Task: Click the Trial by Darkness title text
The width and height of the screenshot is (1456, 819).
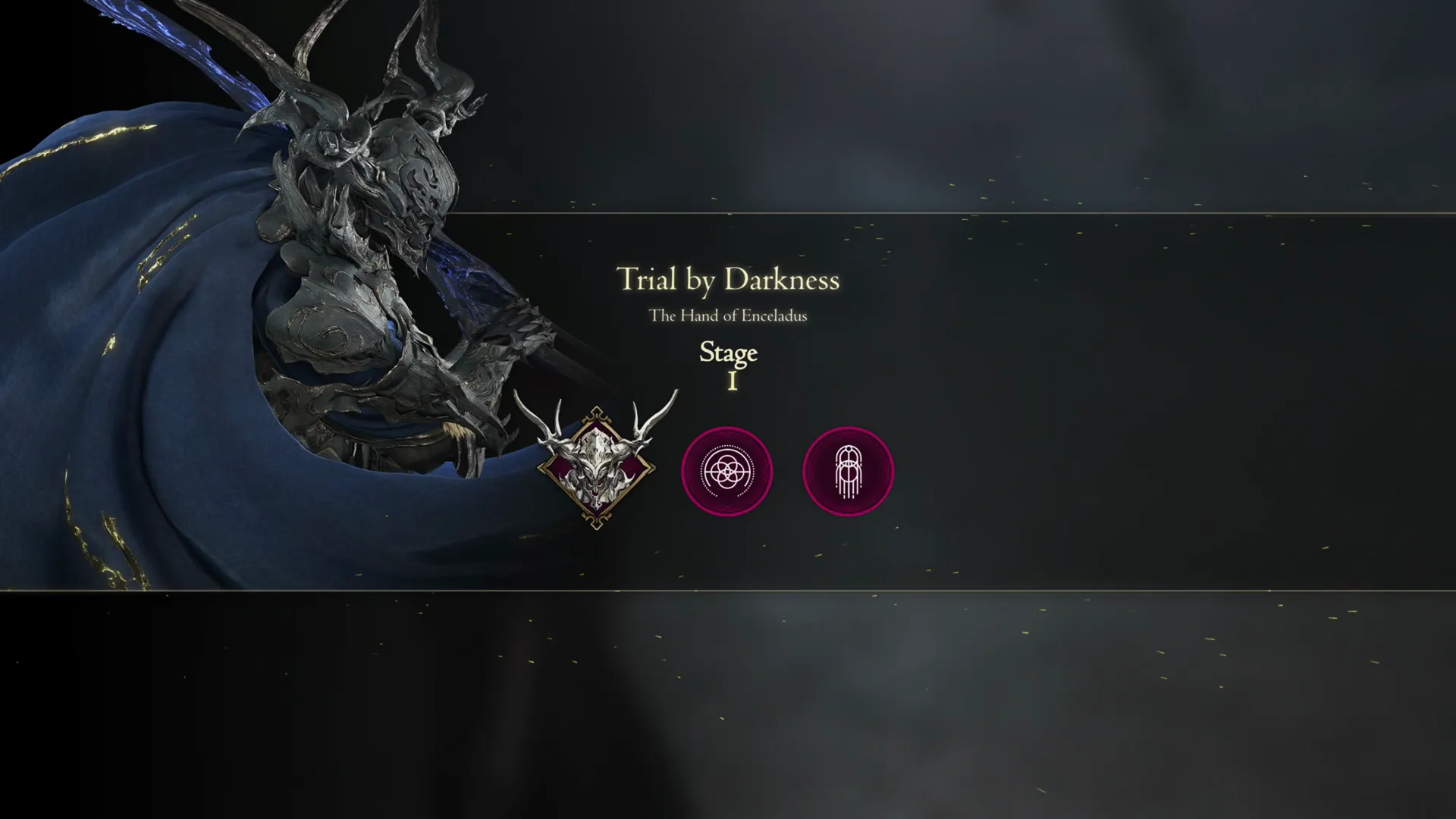Action: (728, 281)
